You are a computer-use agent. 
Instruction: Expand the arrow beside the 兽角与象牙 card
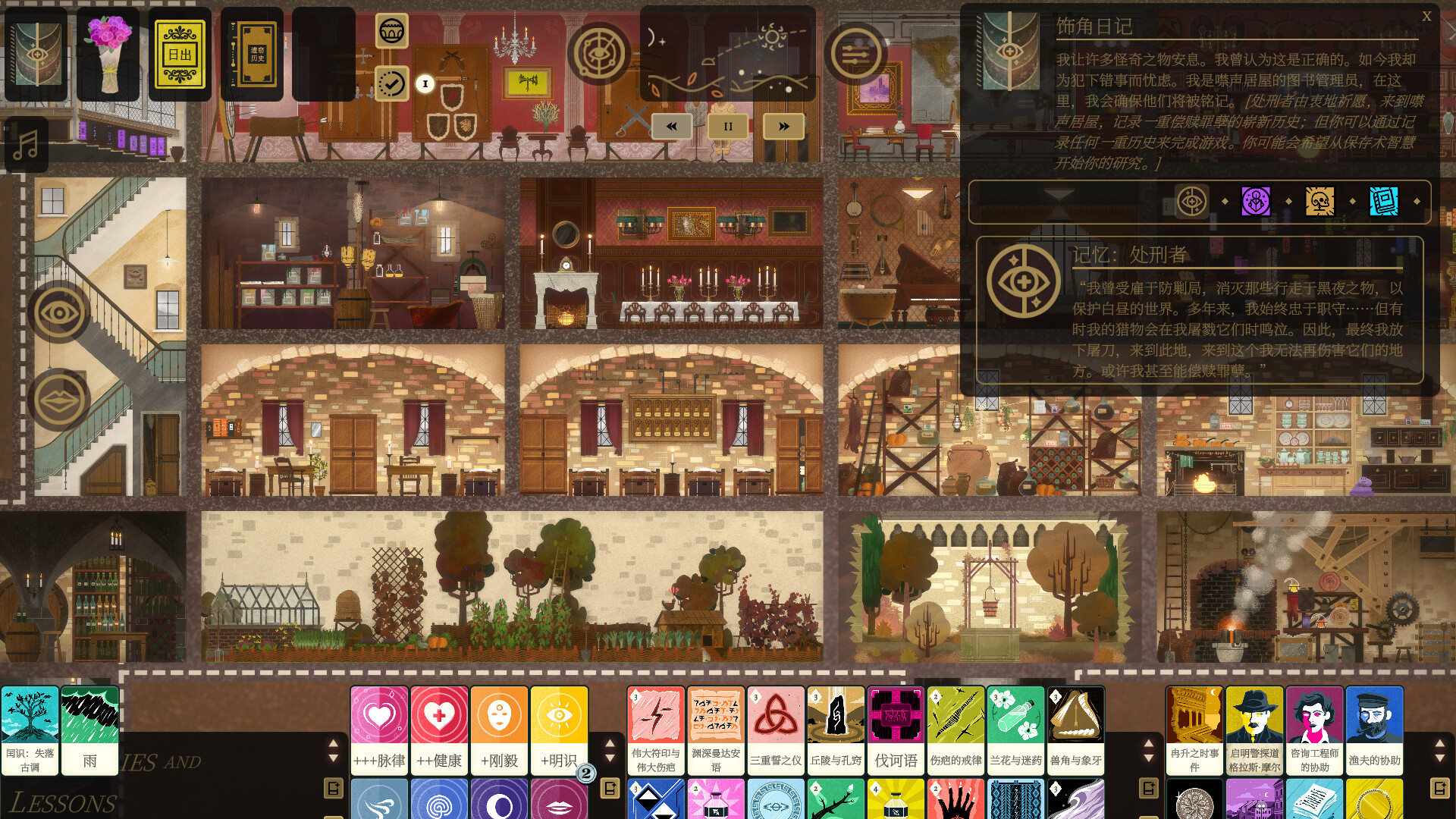pyautogui.click(x=1147, y=744)
